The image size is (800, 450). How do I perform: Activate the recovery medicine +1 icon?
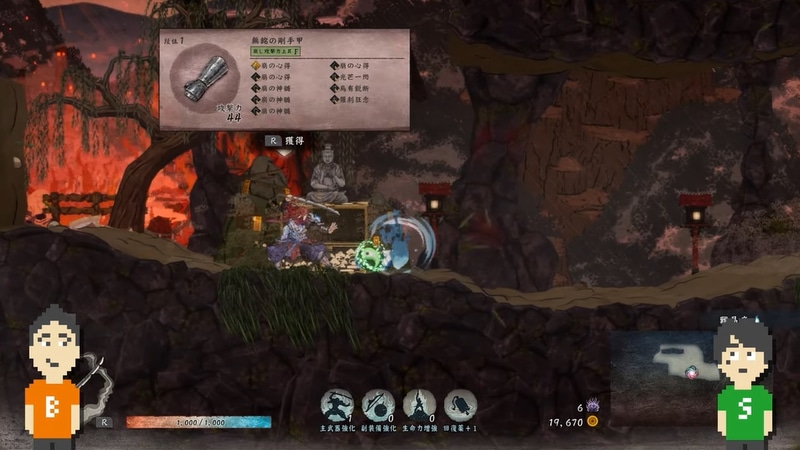pyautogui.click(x=460, y=405)
